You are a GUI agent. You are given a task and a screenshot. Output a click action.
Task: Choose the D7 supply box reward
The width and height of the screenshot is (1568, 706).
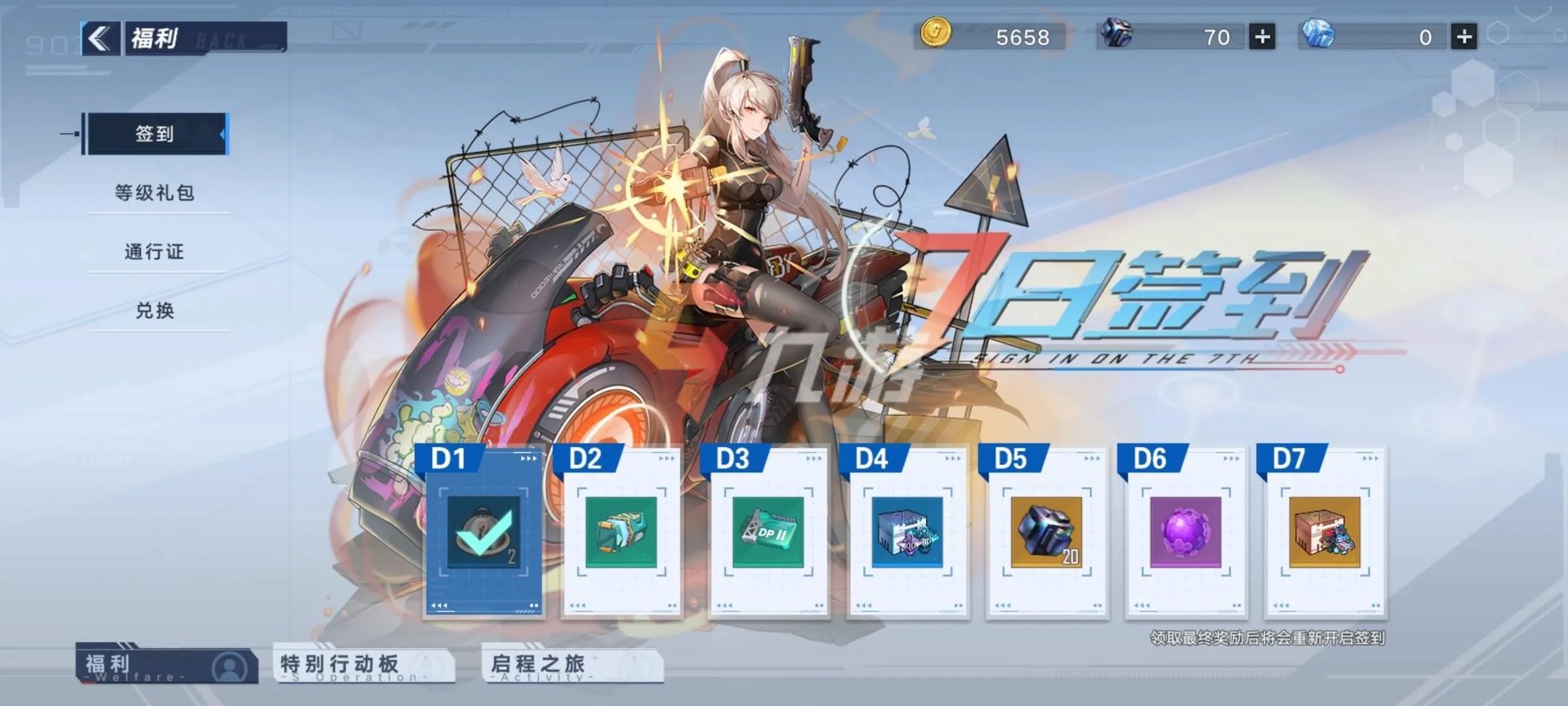click(x=1324, y=532)
